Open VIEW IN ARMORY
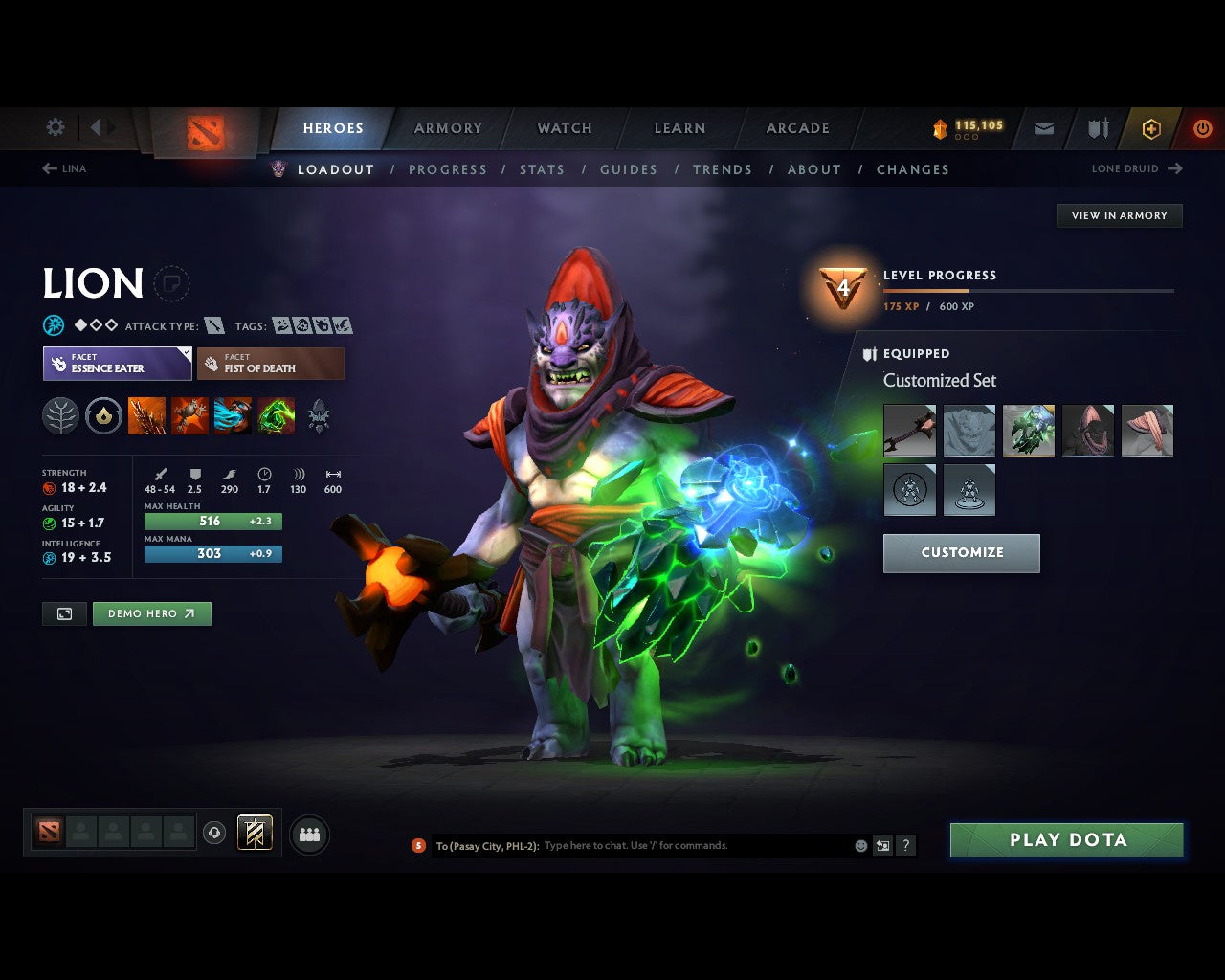The height and width of the screenshot is (980, 1225). point(1118,215)
